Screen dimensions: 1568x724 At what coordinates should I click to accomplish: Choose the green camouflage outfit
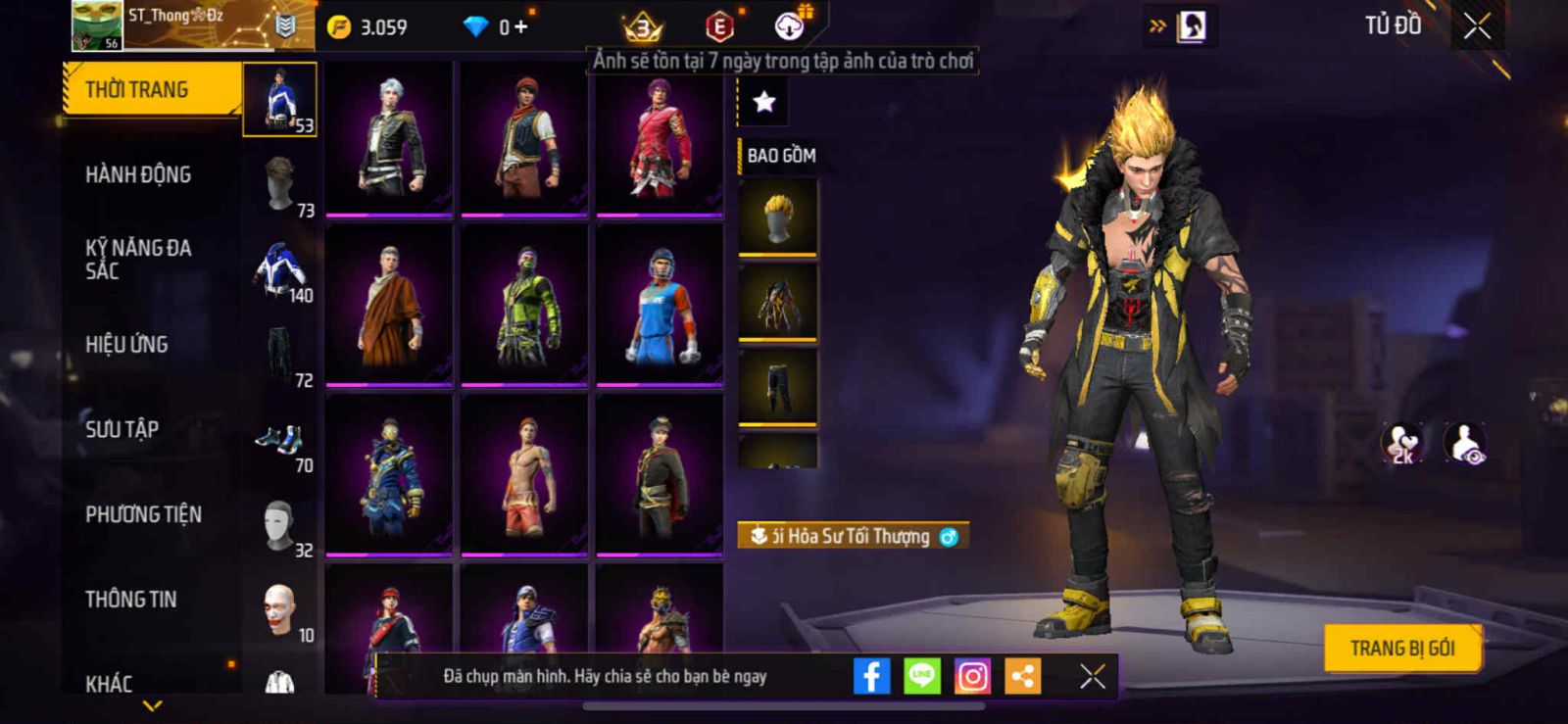(524, 305)
